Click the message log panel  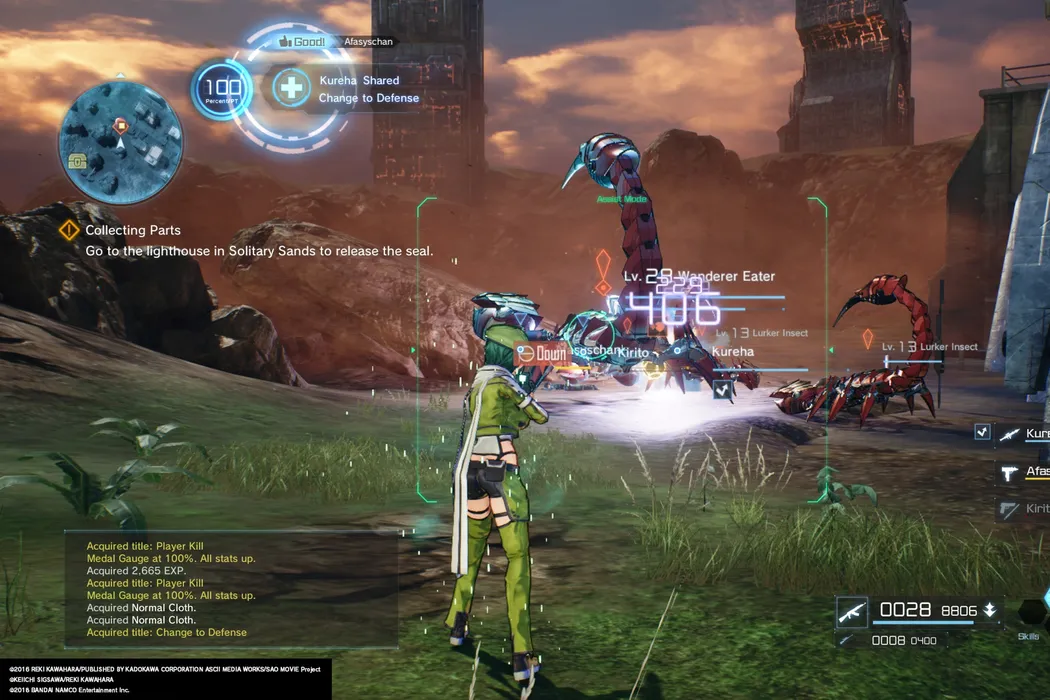tap(231, 589)
